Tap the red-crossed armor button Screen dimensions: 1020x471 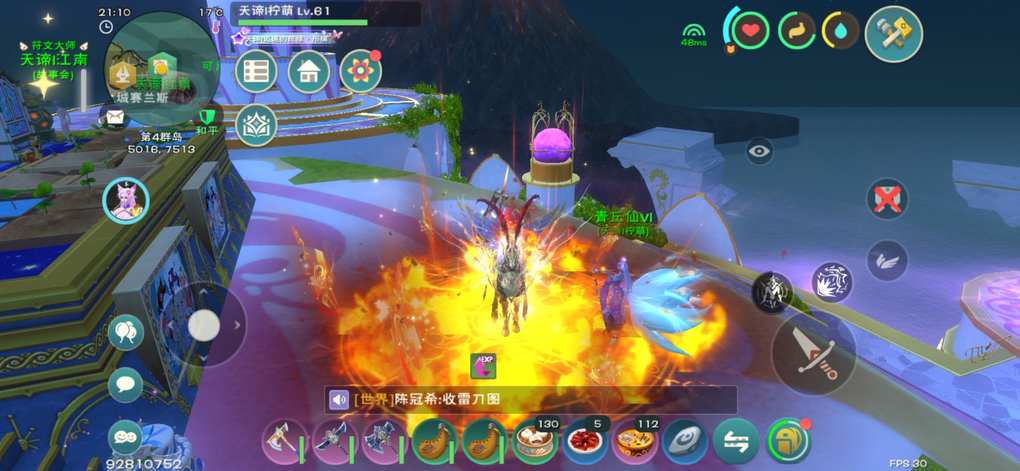click(x=887, y=198)
